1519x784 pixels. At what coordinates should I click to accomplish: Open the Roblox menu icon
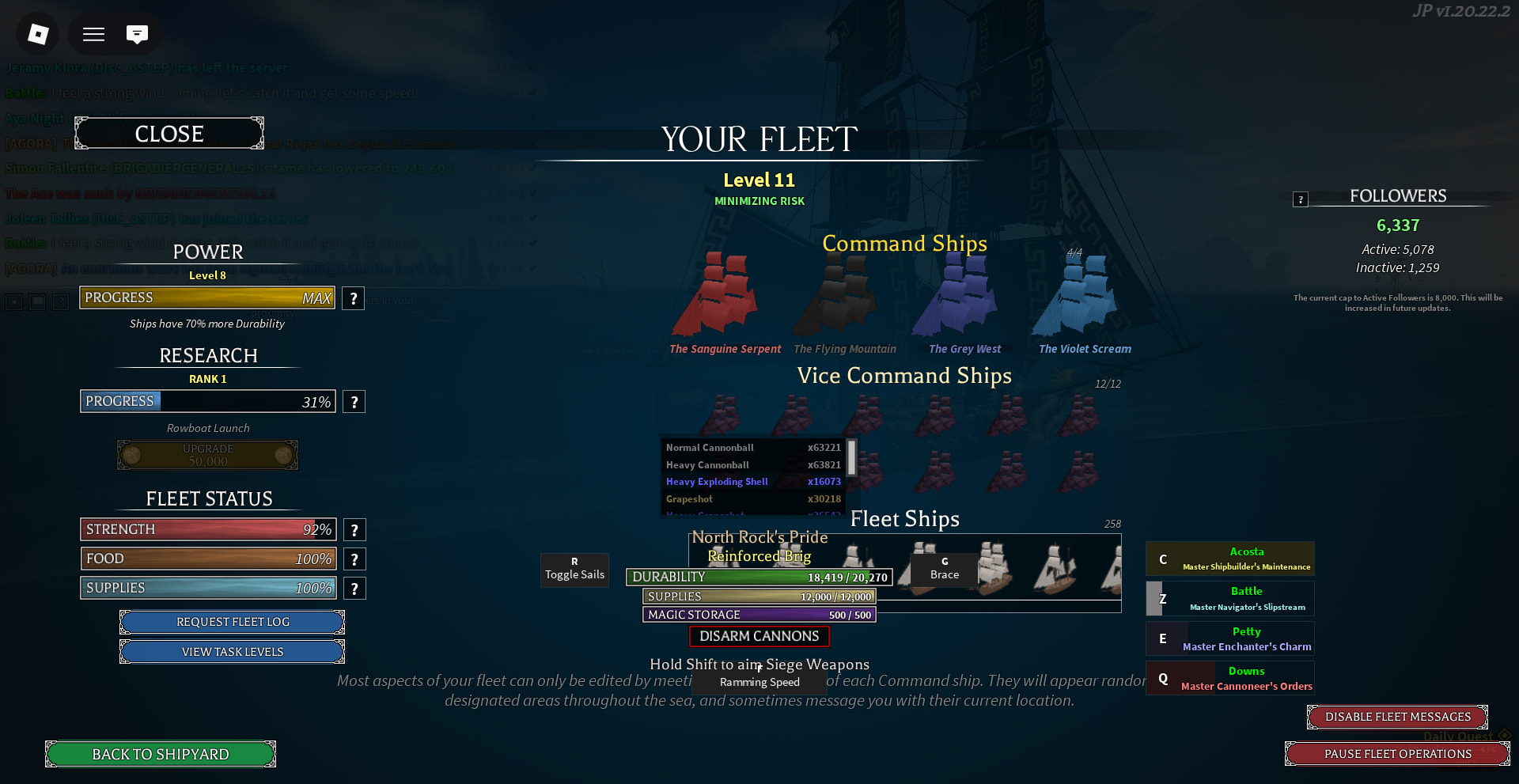[x=38, y=34]
